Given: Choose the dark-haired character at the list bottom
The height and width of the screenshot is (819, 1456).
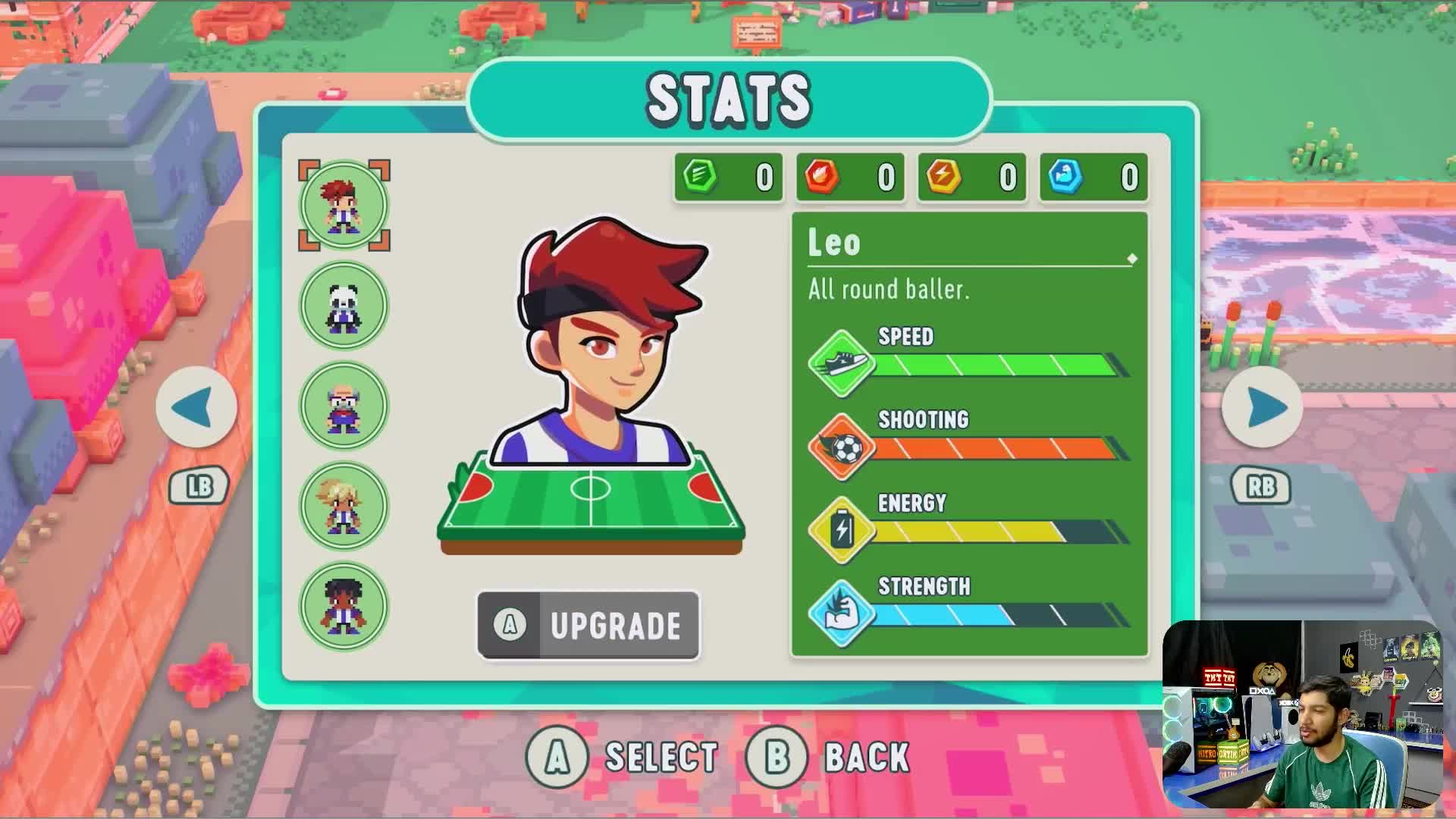Looking at the screenshot, I should coord(344,606).
